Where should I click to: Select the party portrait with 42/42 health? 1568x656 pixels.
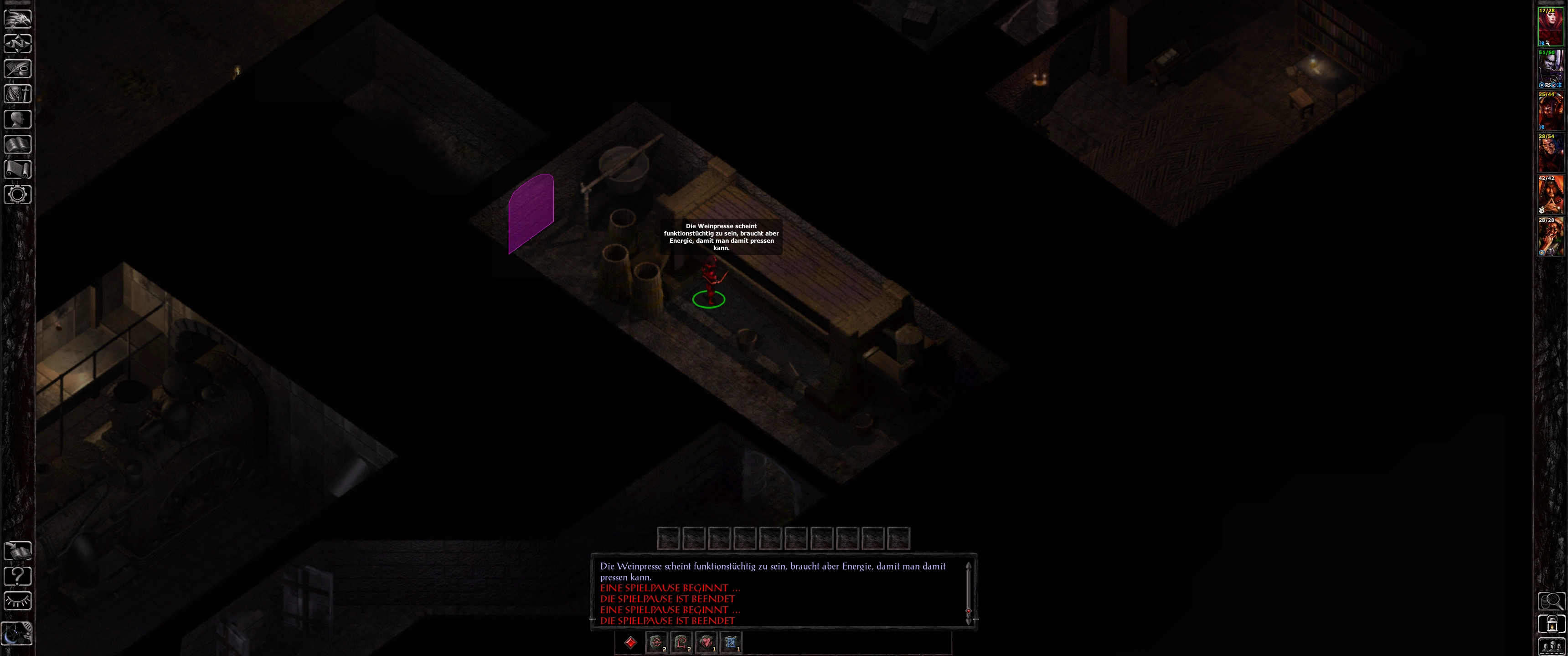point(1550,195)
